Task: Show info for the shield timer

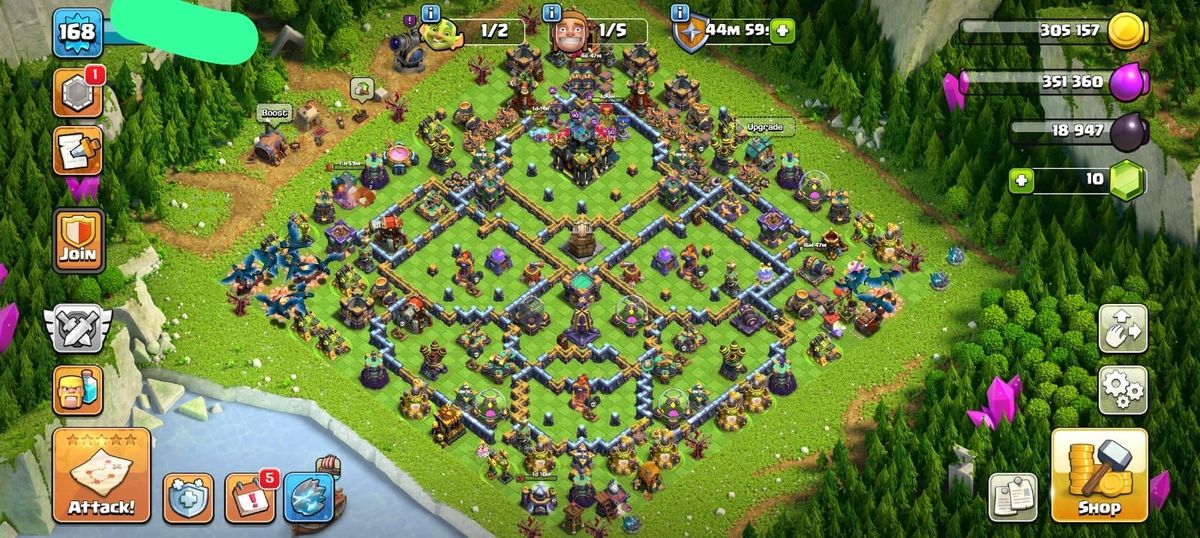Action: (x=681, y=13)
